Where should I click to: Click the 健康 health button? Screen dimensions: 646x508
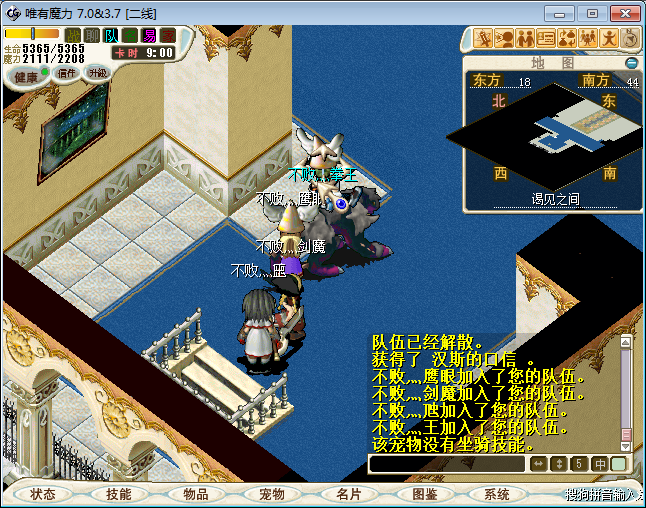click(25, 76)
